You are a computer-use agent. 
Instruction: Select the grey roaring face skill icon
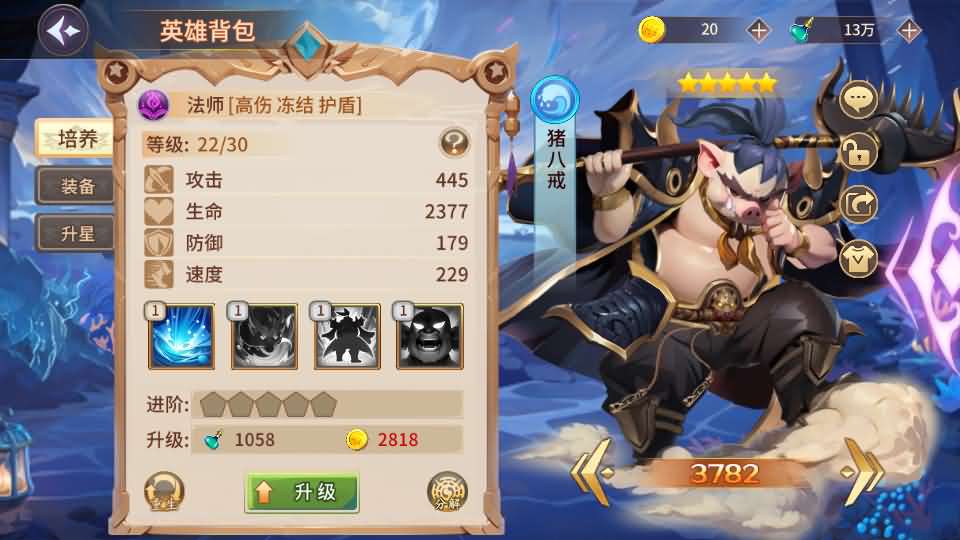[429, 337]
